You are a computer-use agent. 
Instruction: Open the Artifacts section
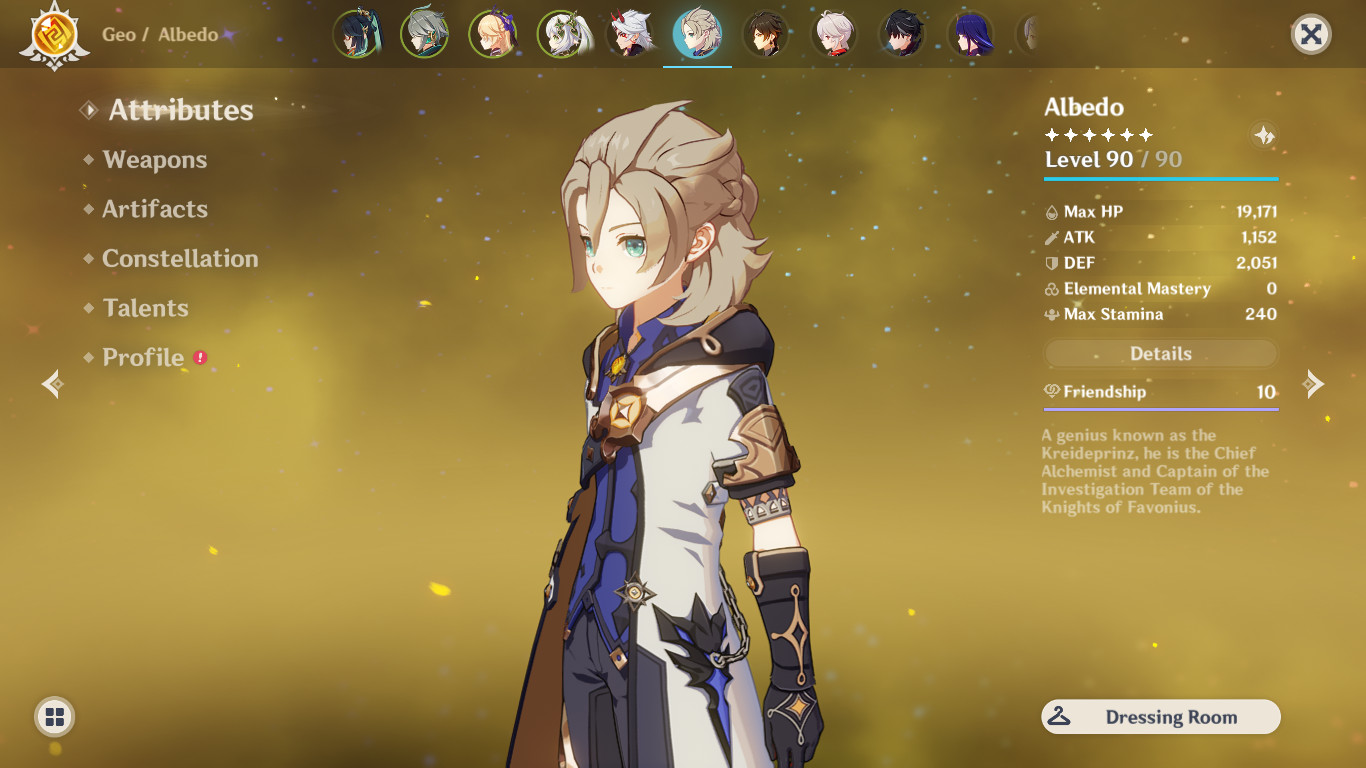click(154, 209)
